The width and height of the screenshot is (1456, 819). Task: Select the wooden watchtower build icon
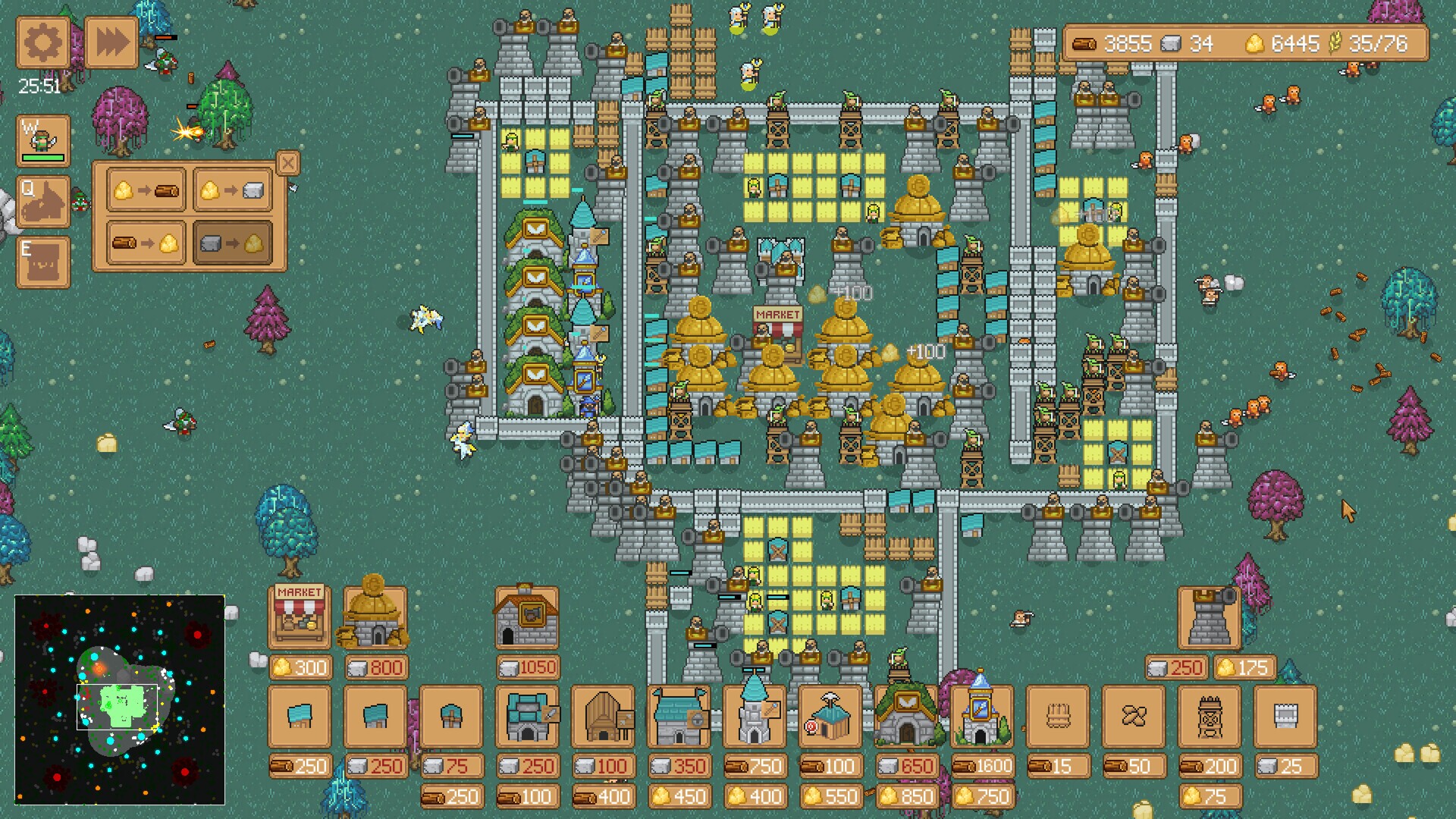pos(1210,717)
